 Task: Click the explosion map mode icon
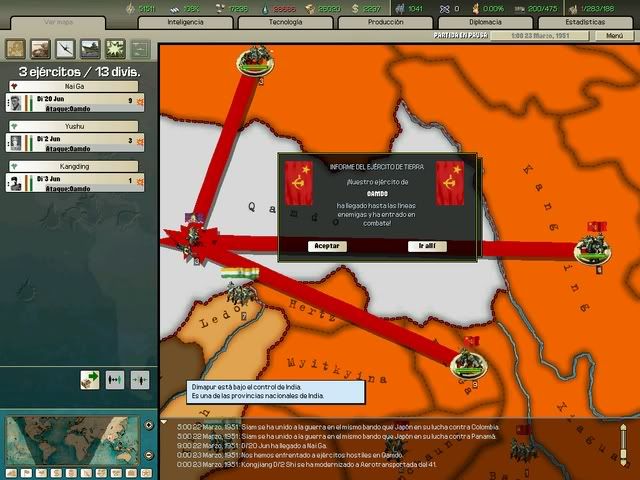[115, 47]
